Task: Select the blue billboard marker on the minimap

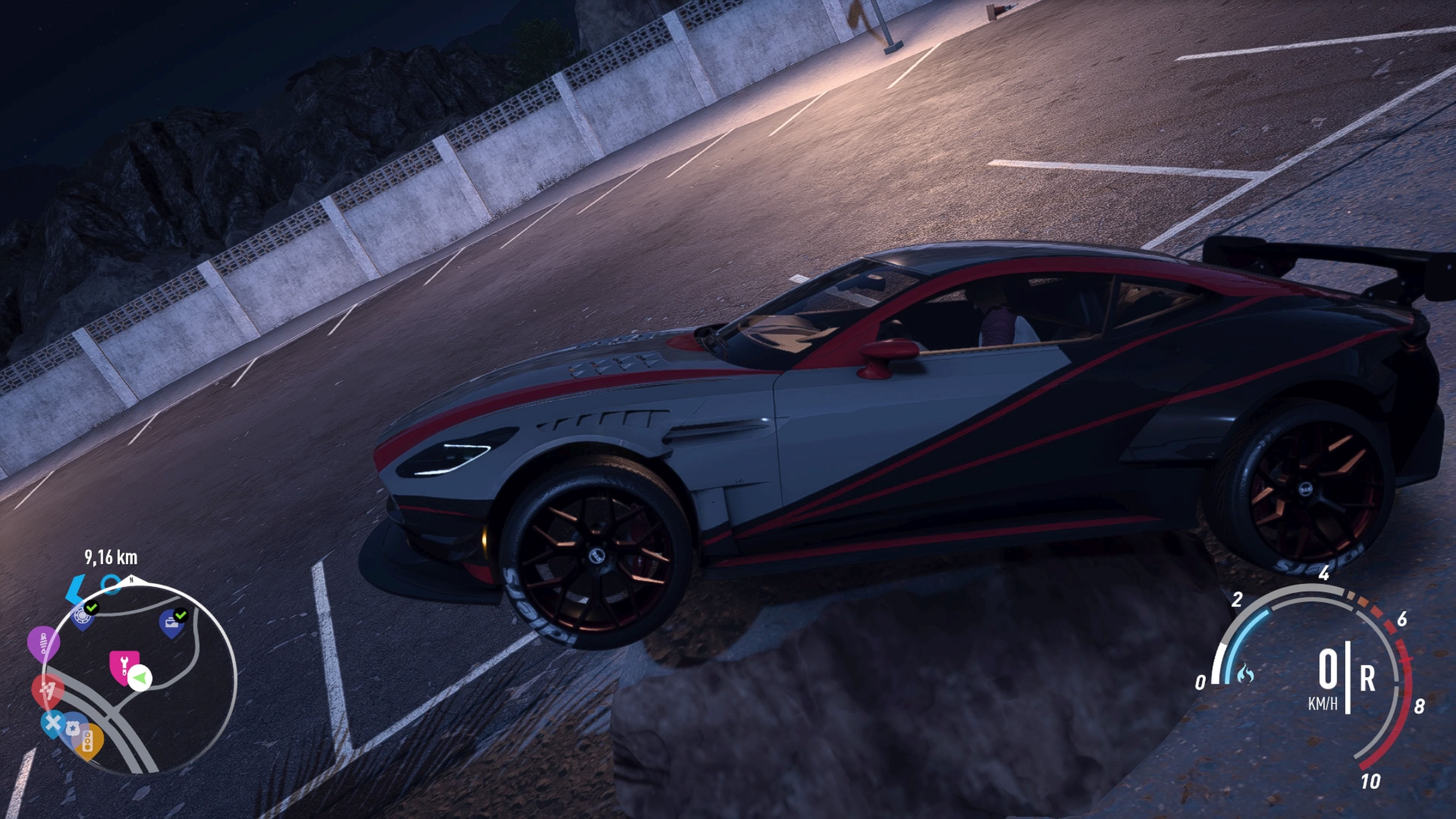Action: 172,623
